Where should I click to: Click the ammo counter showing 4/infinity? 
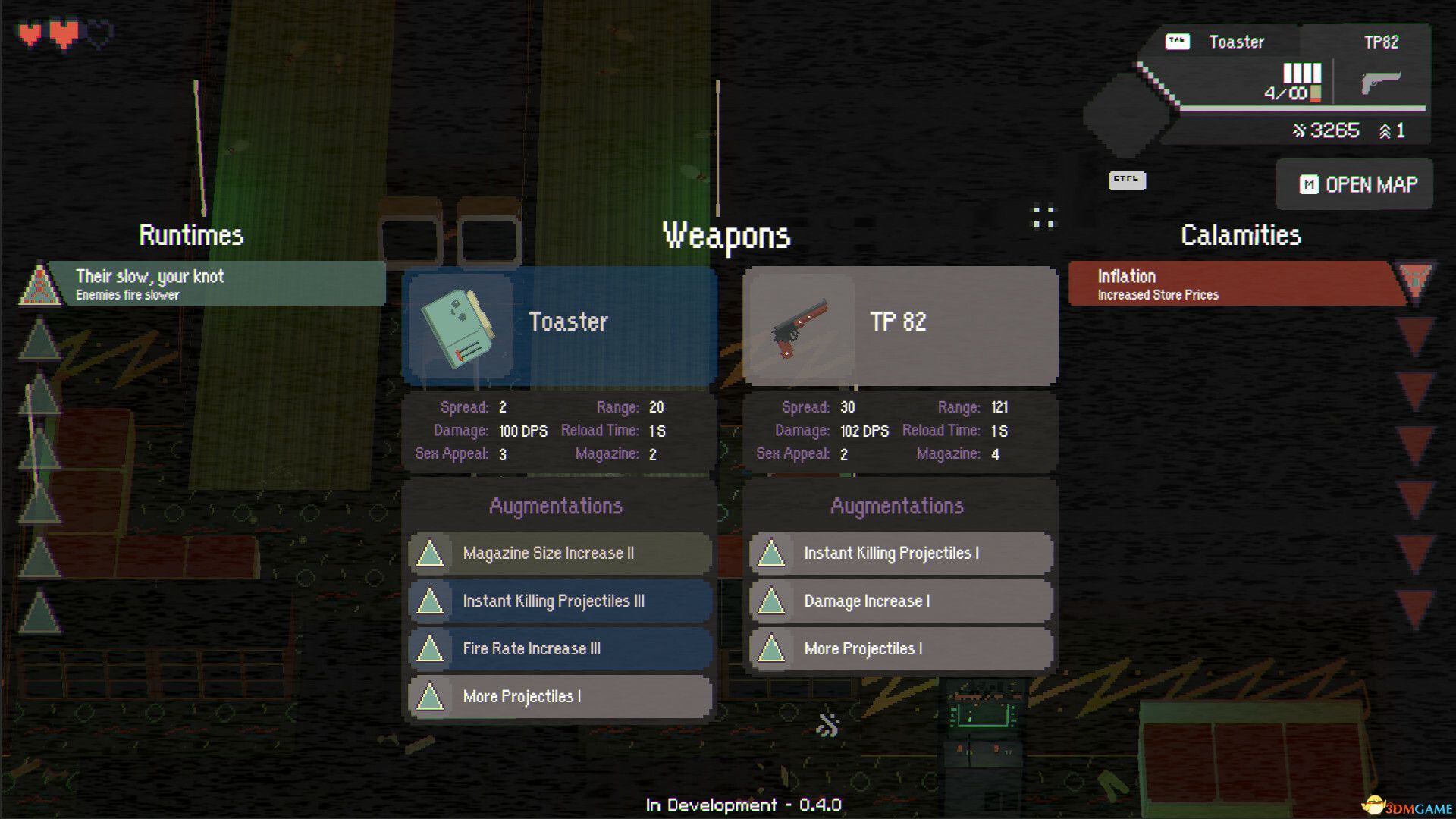point(1285,93)
